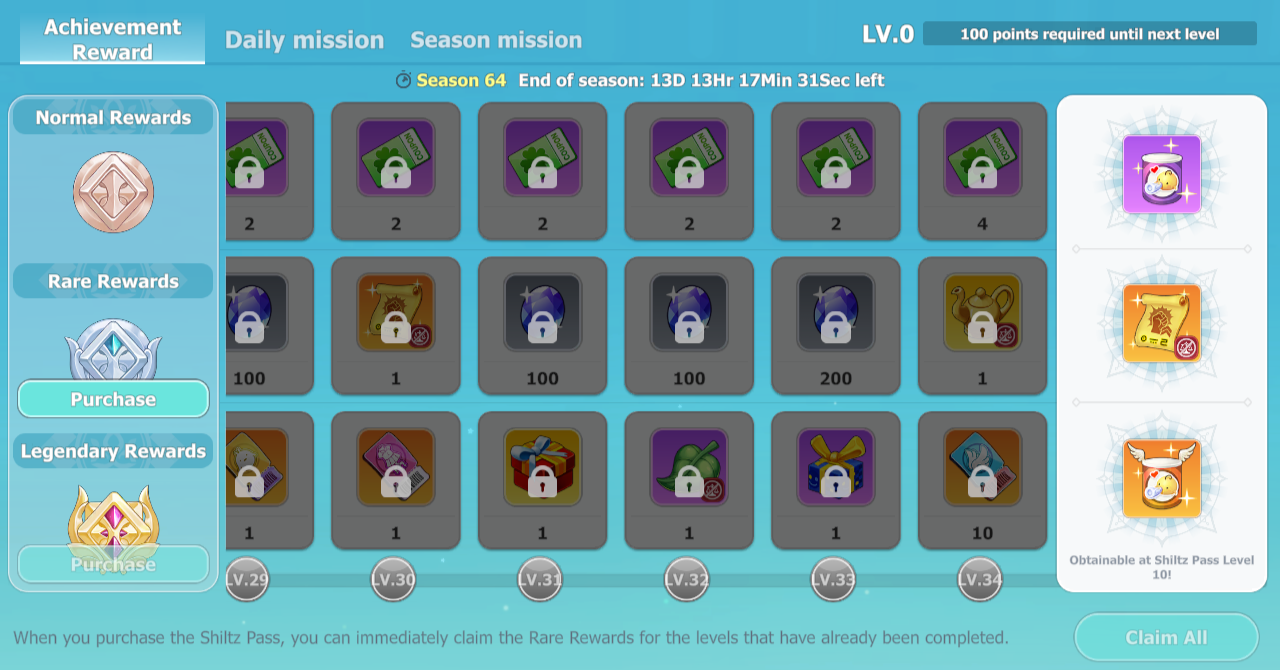The image size is (1280, 670).
Task: Select the locked scroll reward at level 30
Action: tap(396, 313)
